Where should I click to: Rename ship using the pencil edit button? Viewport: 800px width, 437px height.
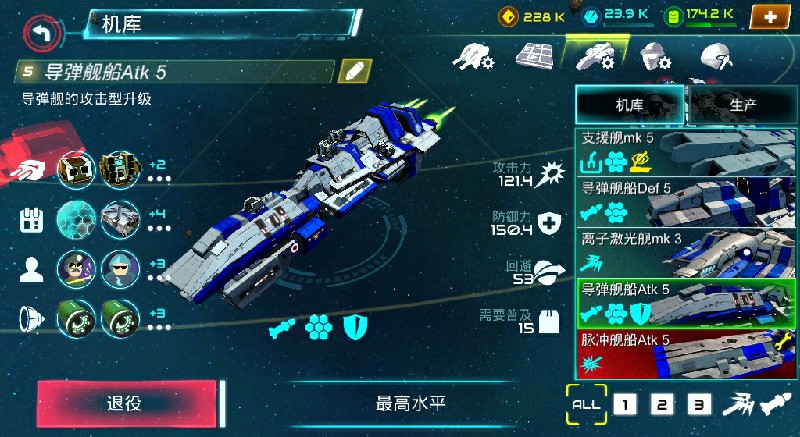click(355, 71)
